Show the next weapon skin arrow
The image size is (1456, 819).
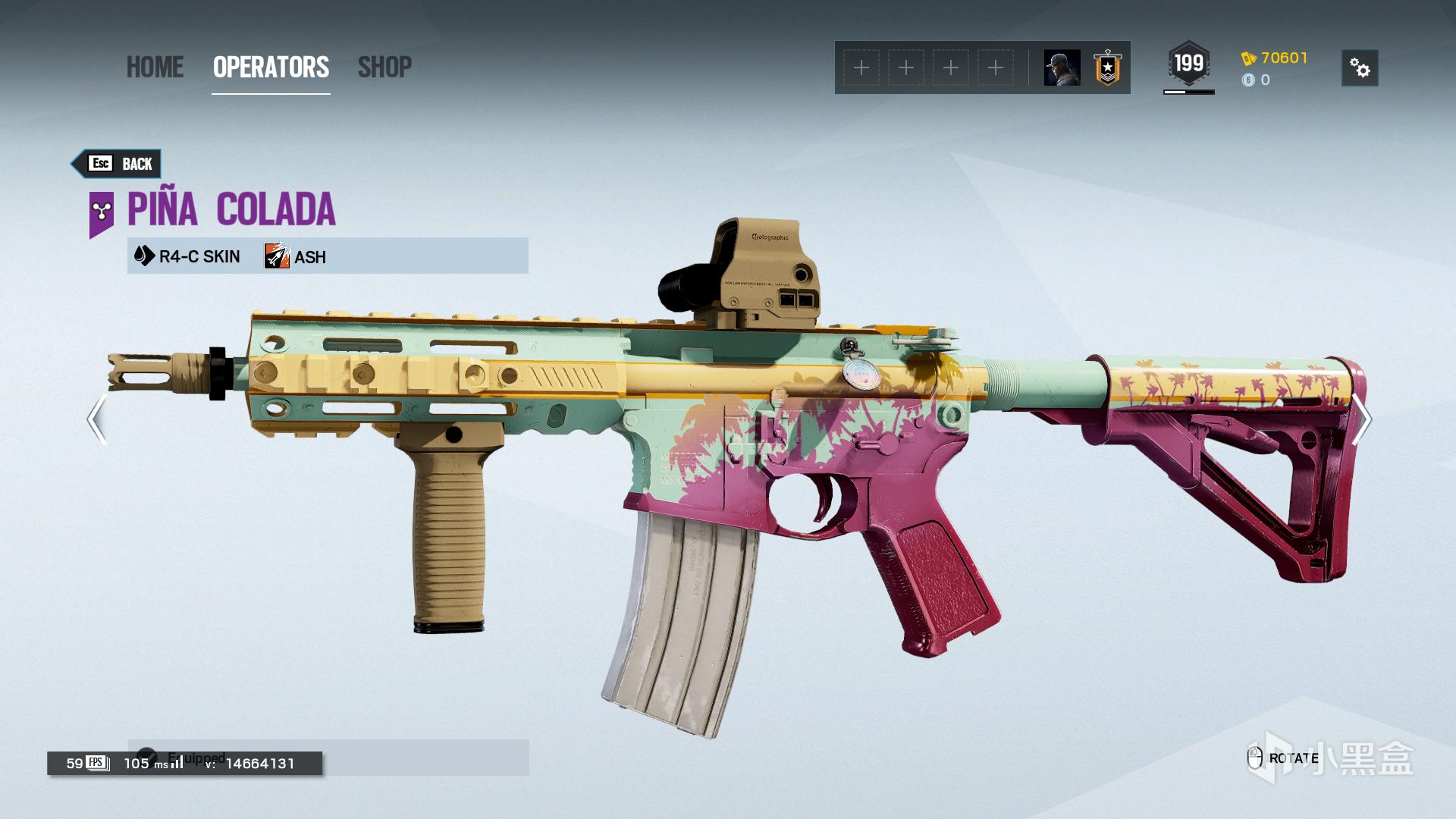pyautogui.click(x=1361, y=419)
